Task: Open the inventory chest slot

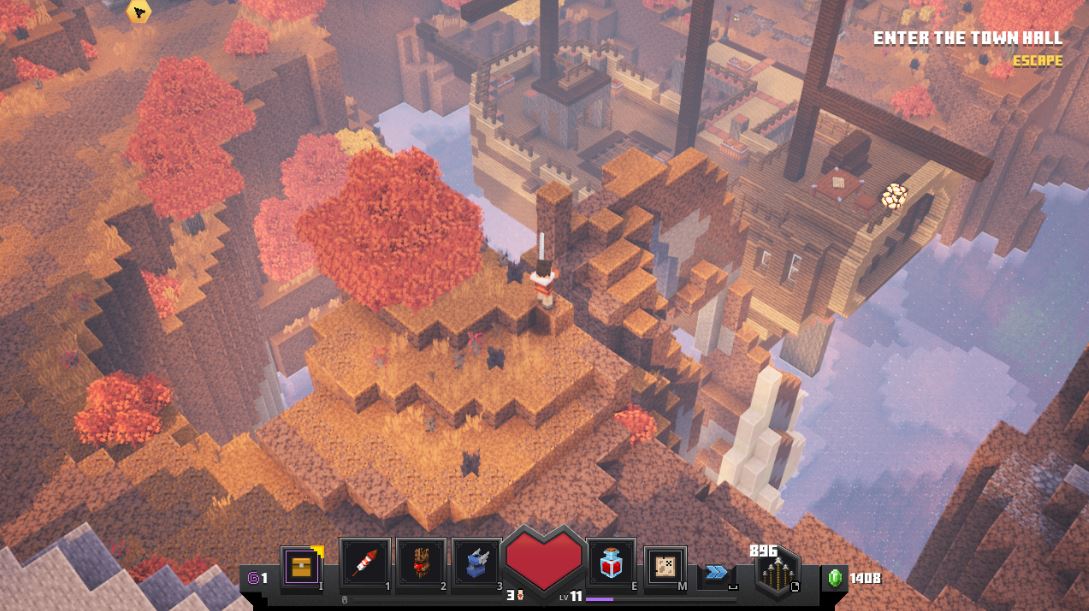Action: pyautogui.click(x=301, y=566)
